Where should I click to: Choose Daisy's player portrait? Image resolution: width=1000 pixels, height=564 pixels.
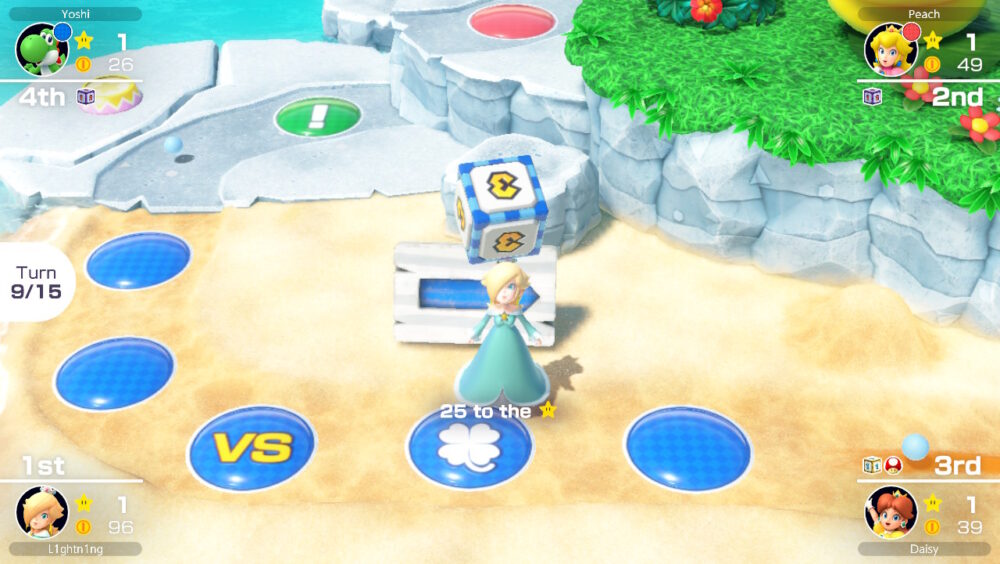tap(889, 512)
